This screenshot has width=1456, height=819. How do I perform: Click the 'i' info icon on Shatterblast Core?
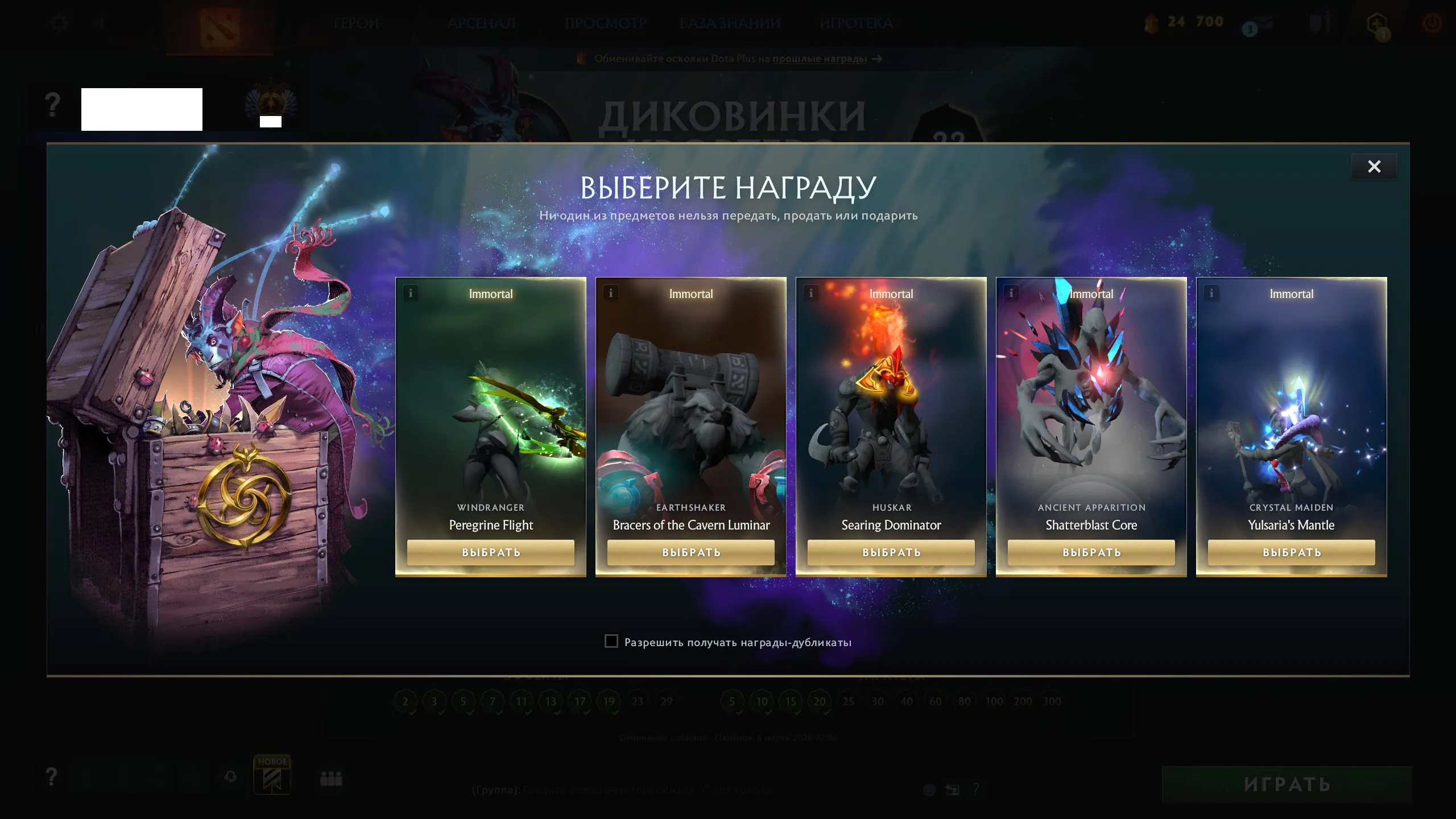point(1011,293)
